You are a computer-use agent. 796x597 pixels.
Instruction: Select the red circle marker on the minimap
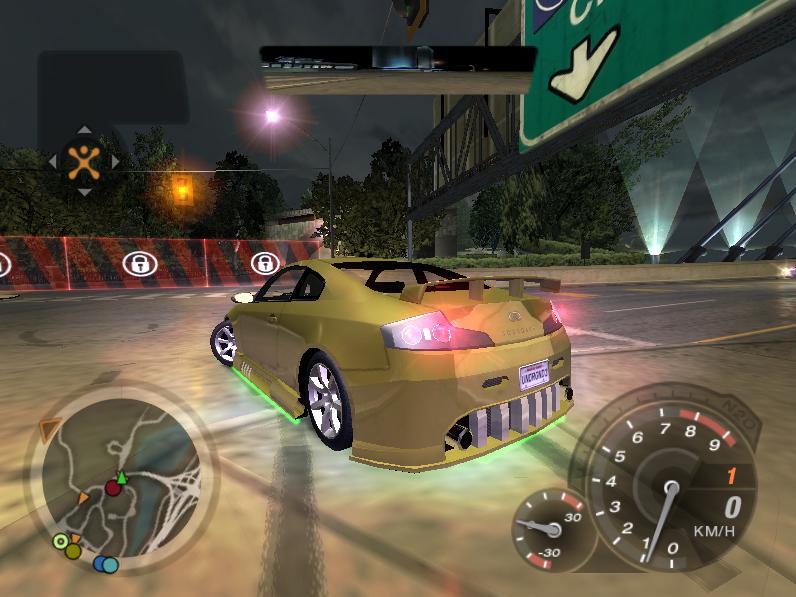(113, 489)
